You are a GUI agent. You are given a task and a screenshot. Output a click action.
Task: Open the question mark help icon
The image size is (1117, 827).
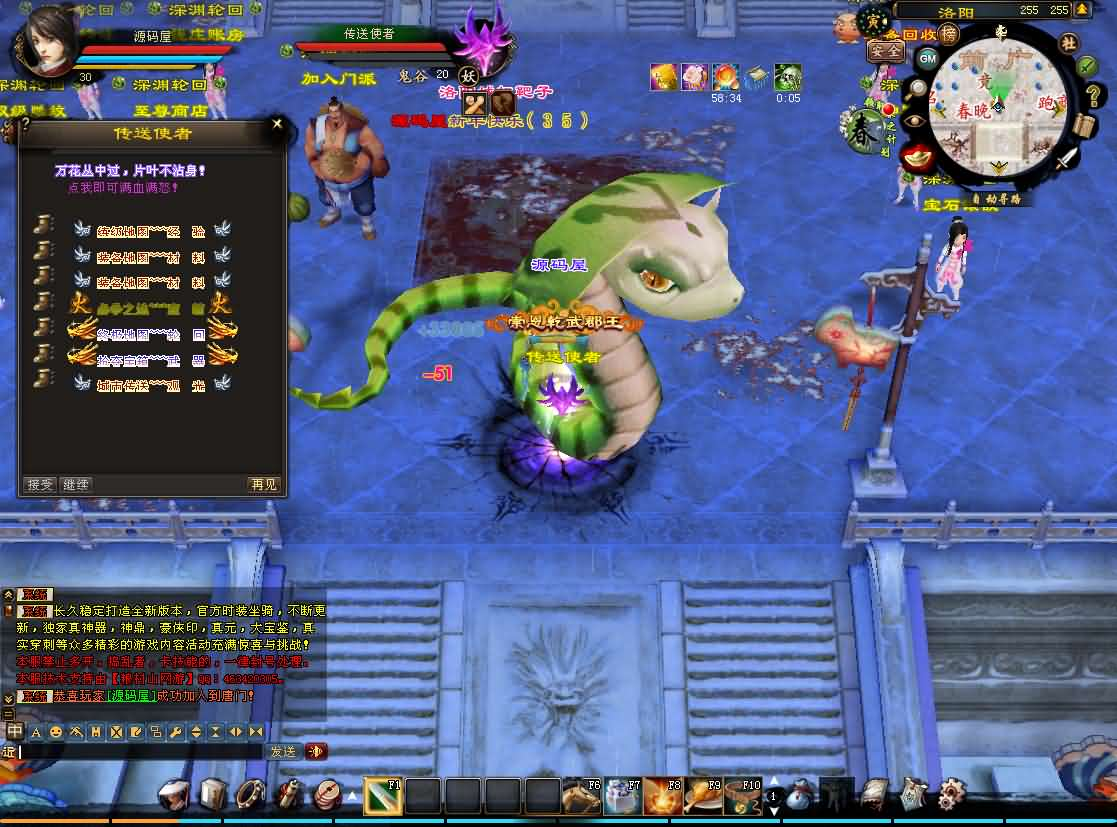(26, 124)
